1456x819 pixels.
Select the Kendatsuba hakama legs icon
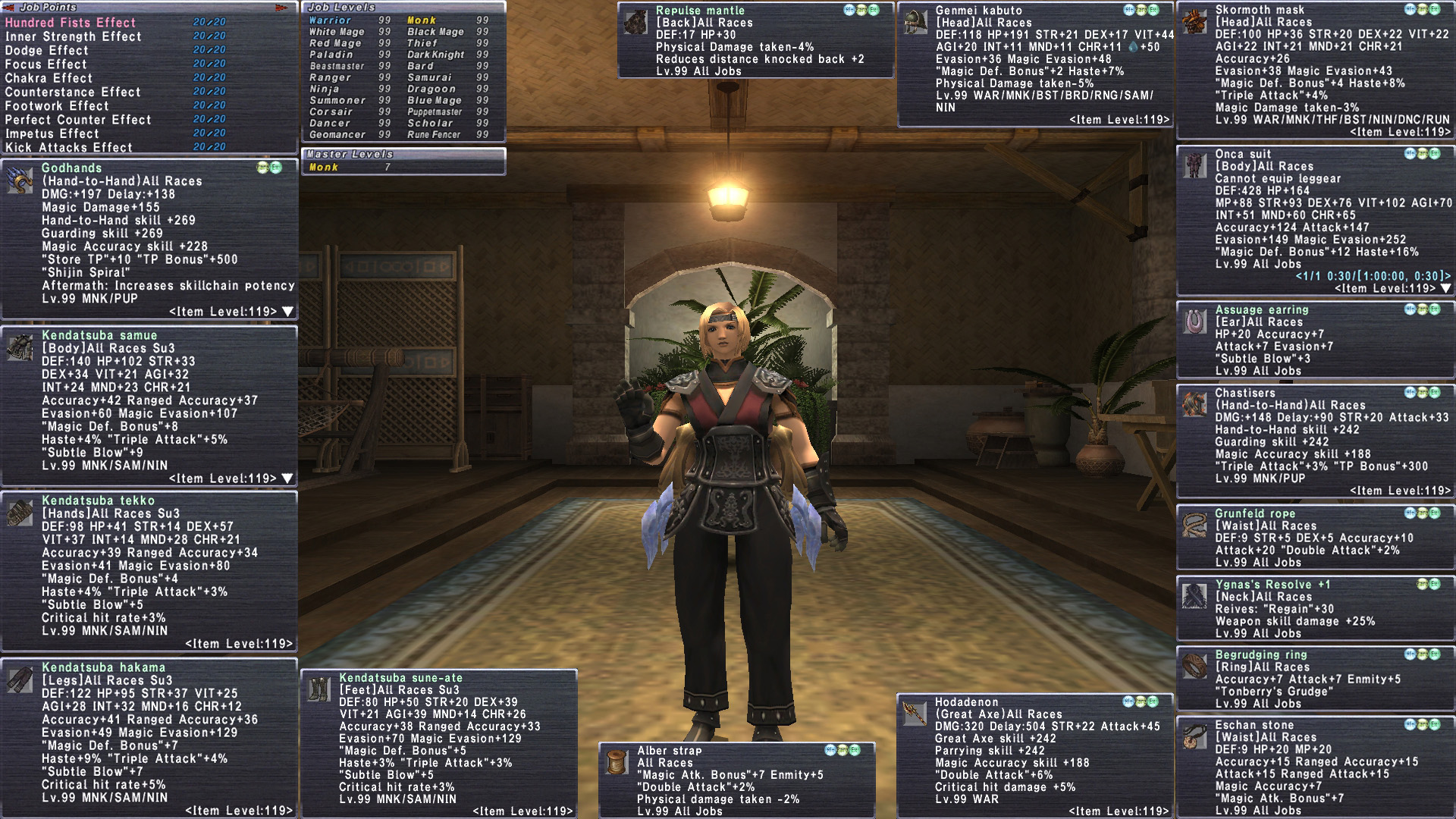coord(20,680)
